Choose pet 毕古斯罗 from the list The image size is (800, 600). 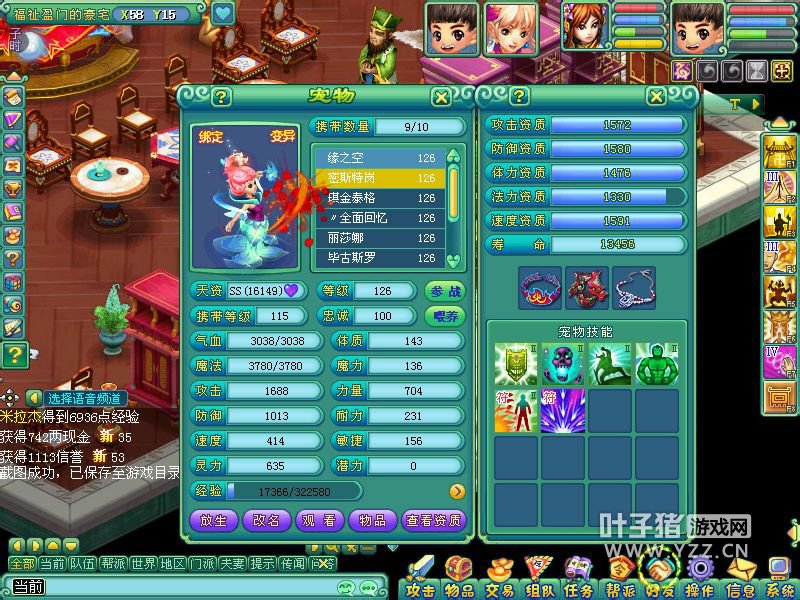click(380, 258)
